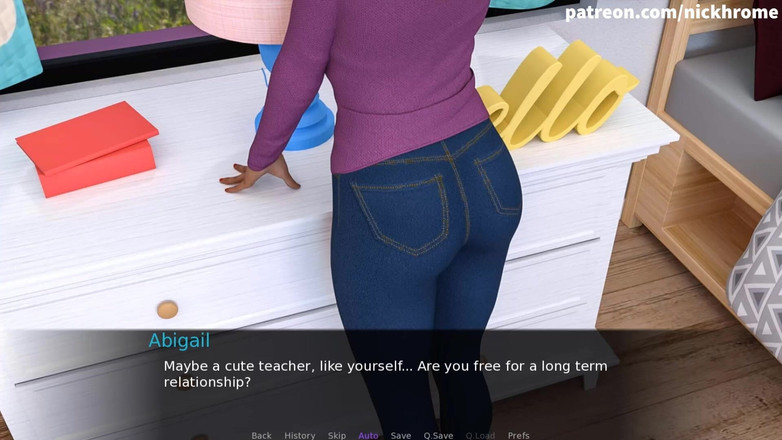Activate Skip to fast-forward dialogue

click(x=337, y=435)
